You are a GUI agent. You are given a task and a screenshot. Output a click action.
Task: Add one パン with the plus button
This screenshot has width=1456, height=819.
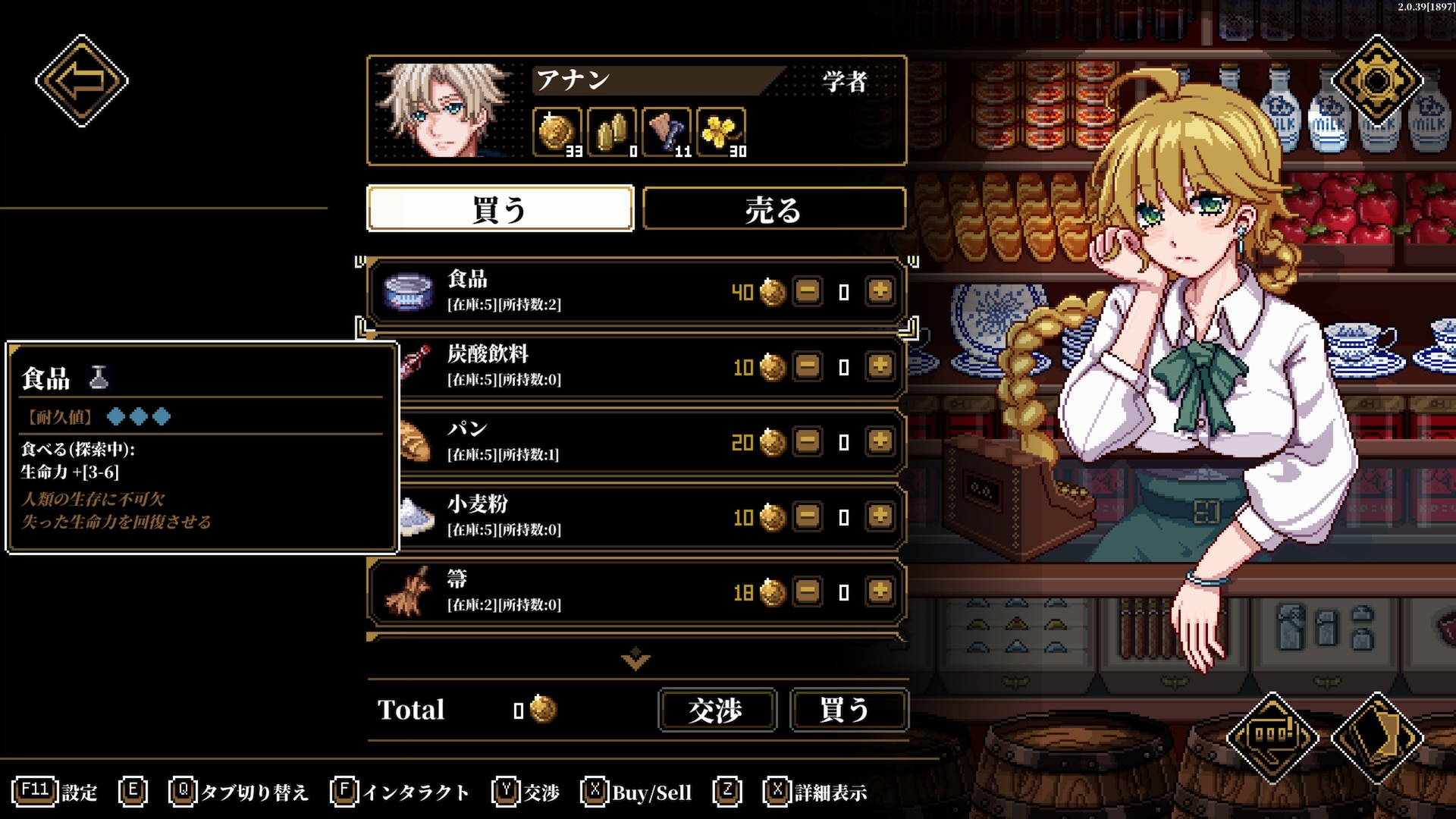880,441
